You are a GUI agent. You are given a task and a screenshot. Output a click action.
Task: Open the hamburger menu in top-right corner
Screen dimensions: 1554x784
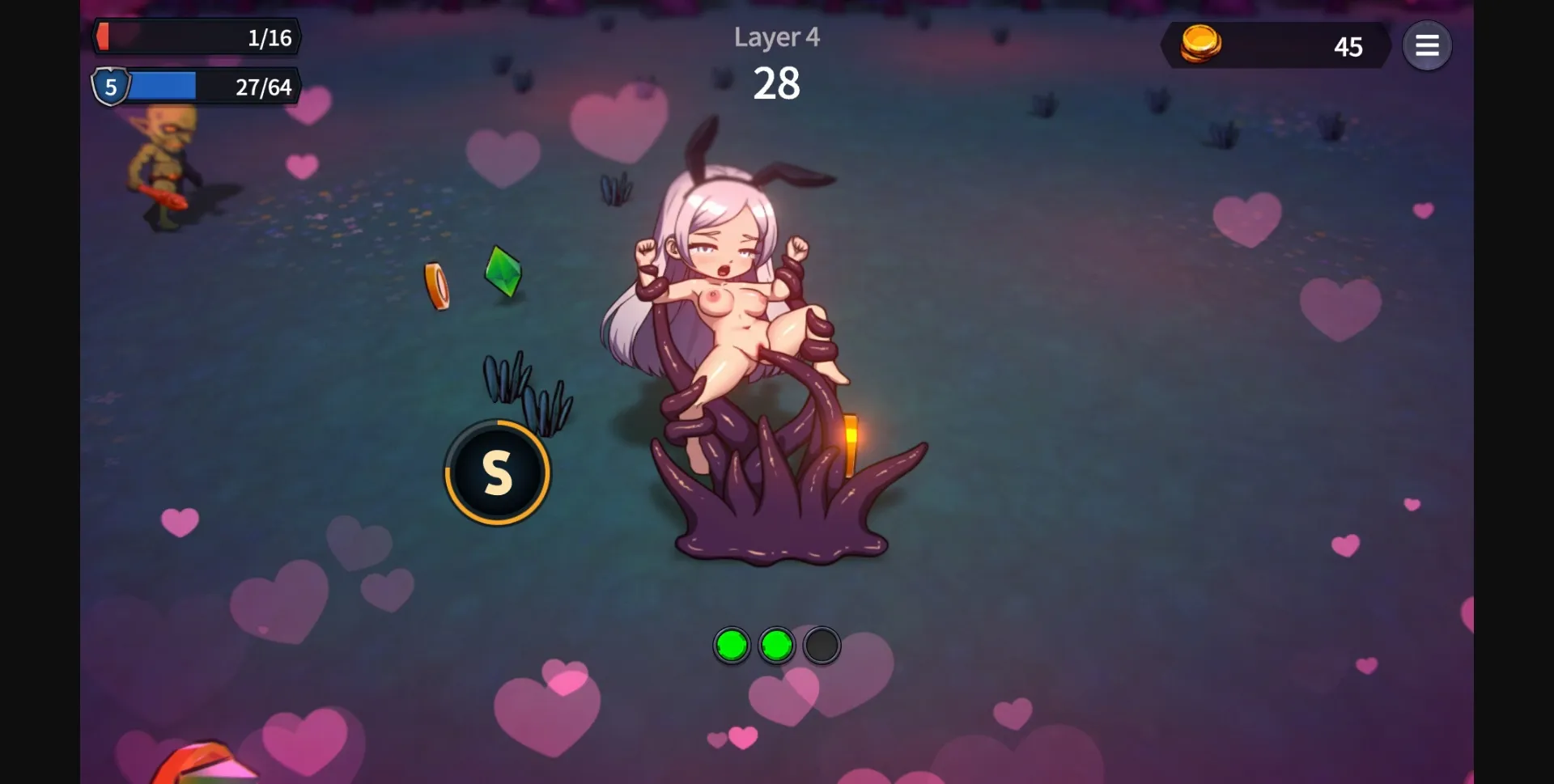(x=1428, y=45)
